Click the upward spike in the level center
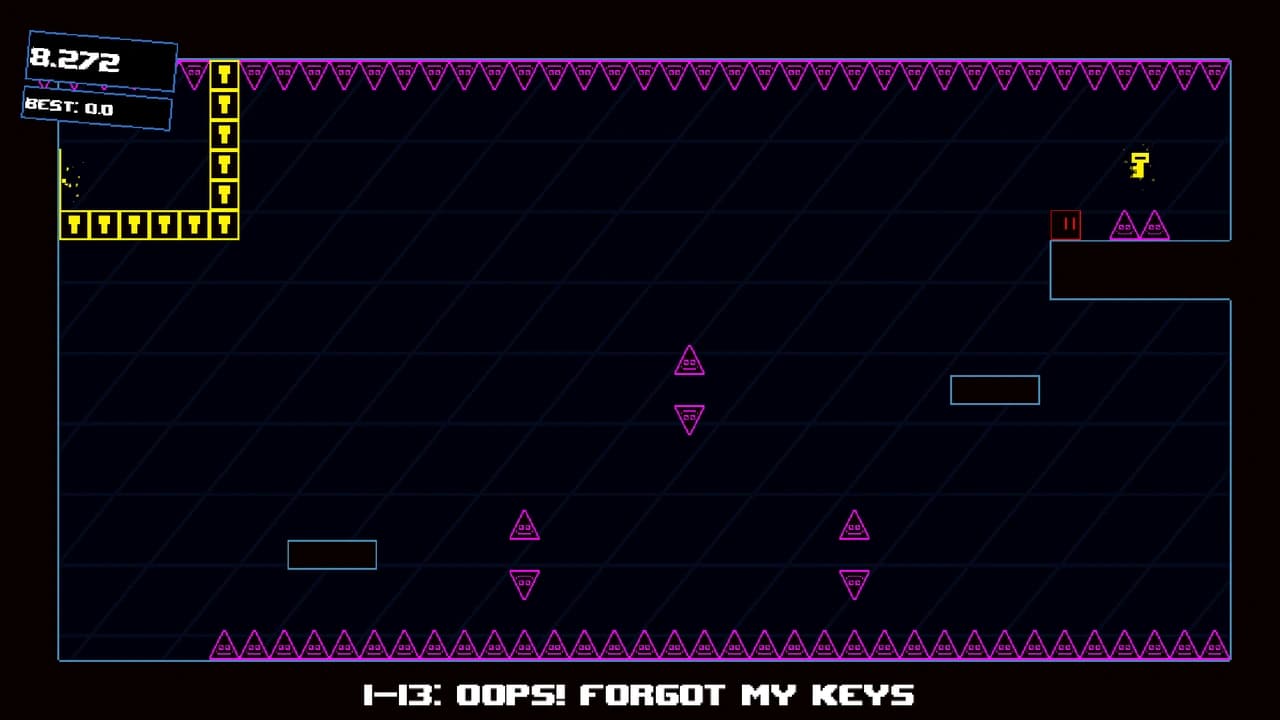This screenshot has width=1280, height=720. (x=690, y=361)
